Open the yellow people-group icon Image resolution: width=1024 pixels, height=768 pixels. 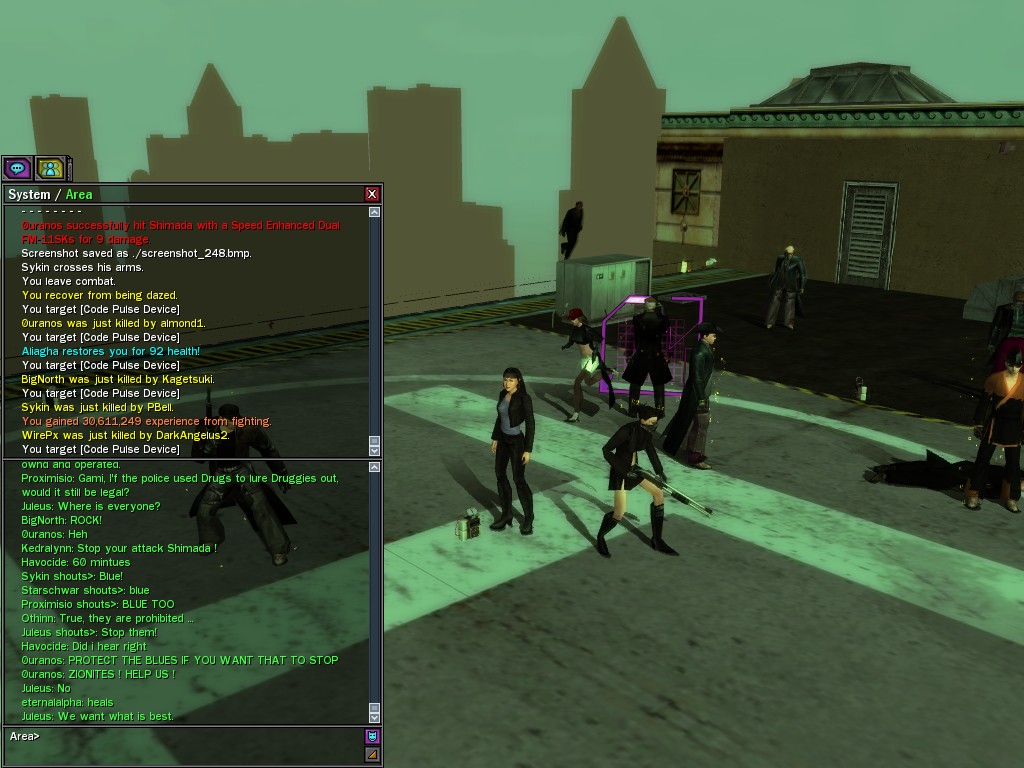coord(50,168)
